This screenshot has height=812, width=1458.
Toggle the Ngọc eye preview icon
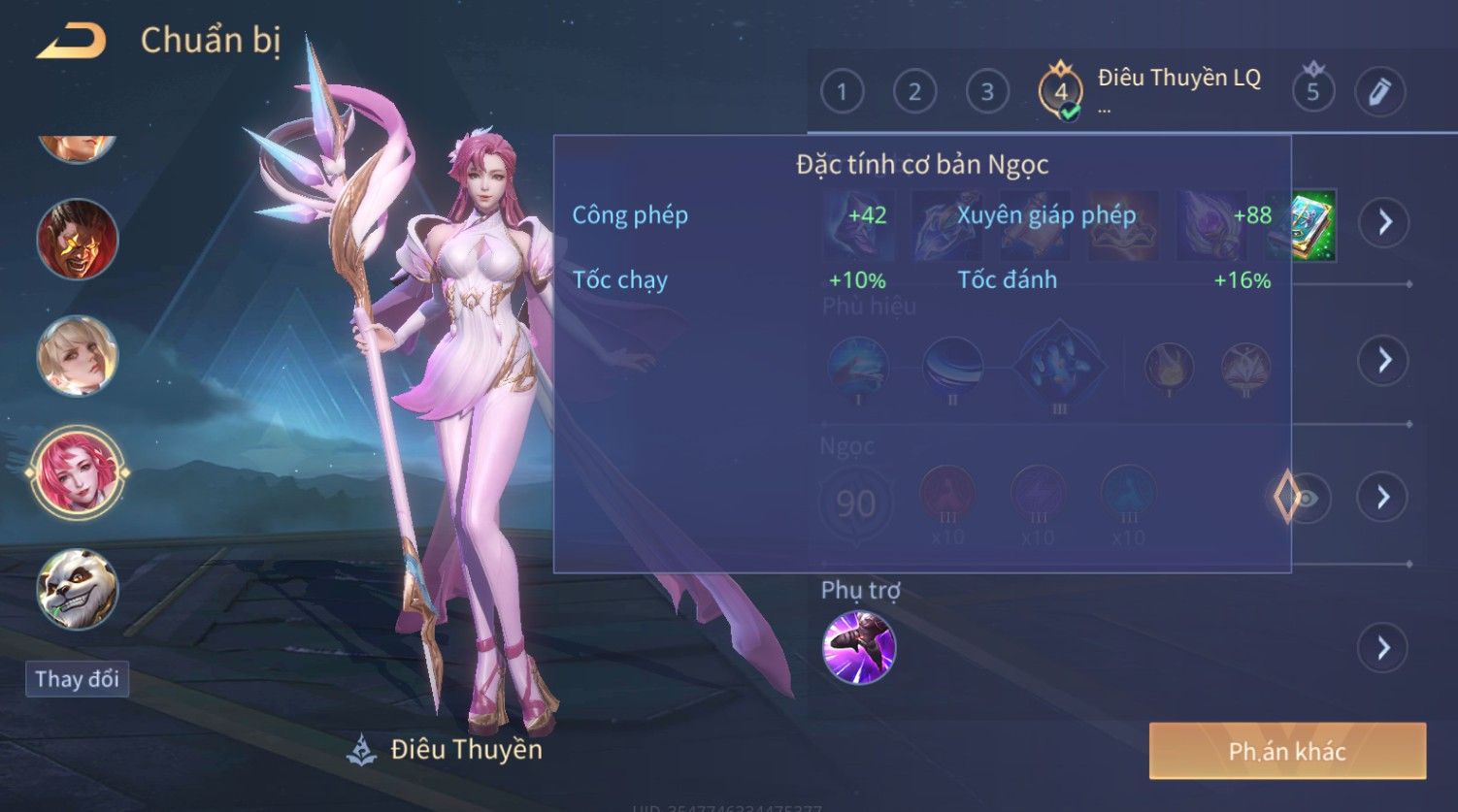pyautogui.click(x=1308, y=499)
